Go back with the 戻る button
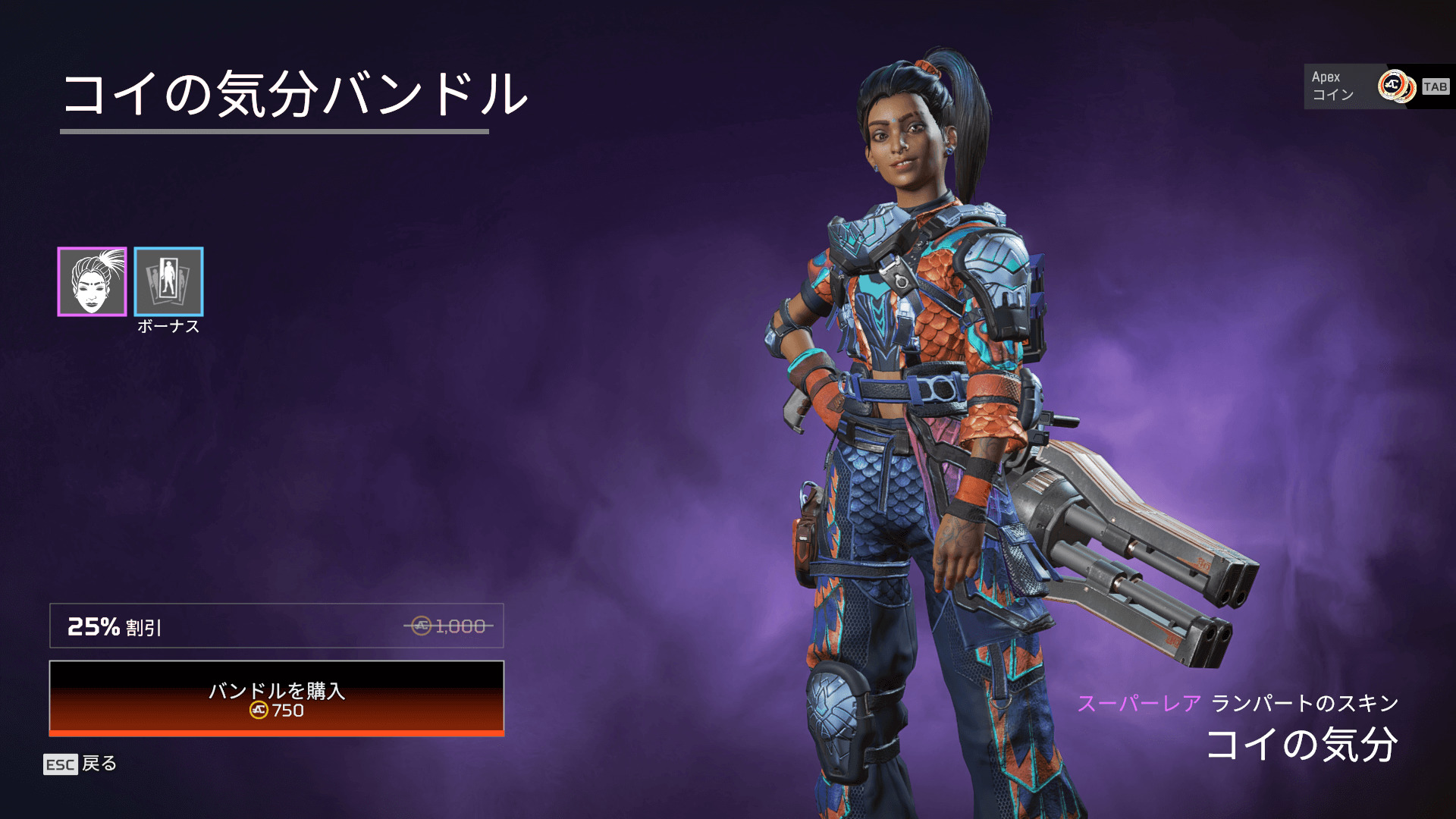 (80, 764)
